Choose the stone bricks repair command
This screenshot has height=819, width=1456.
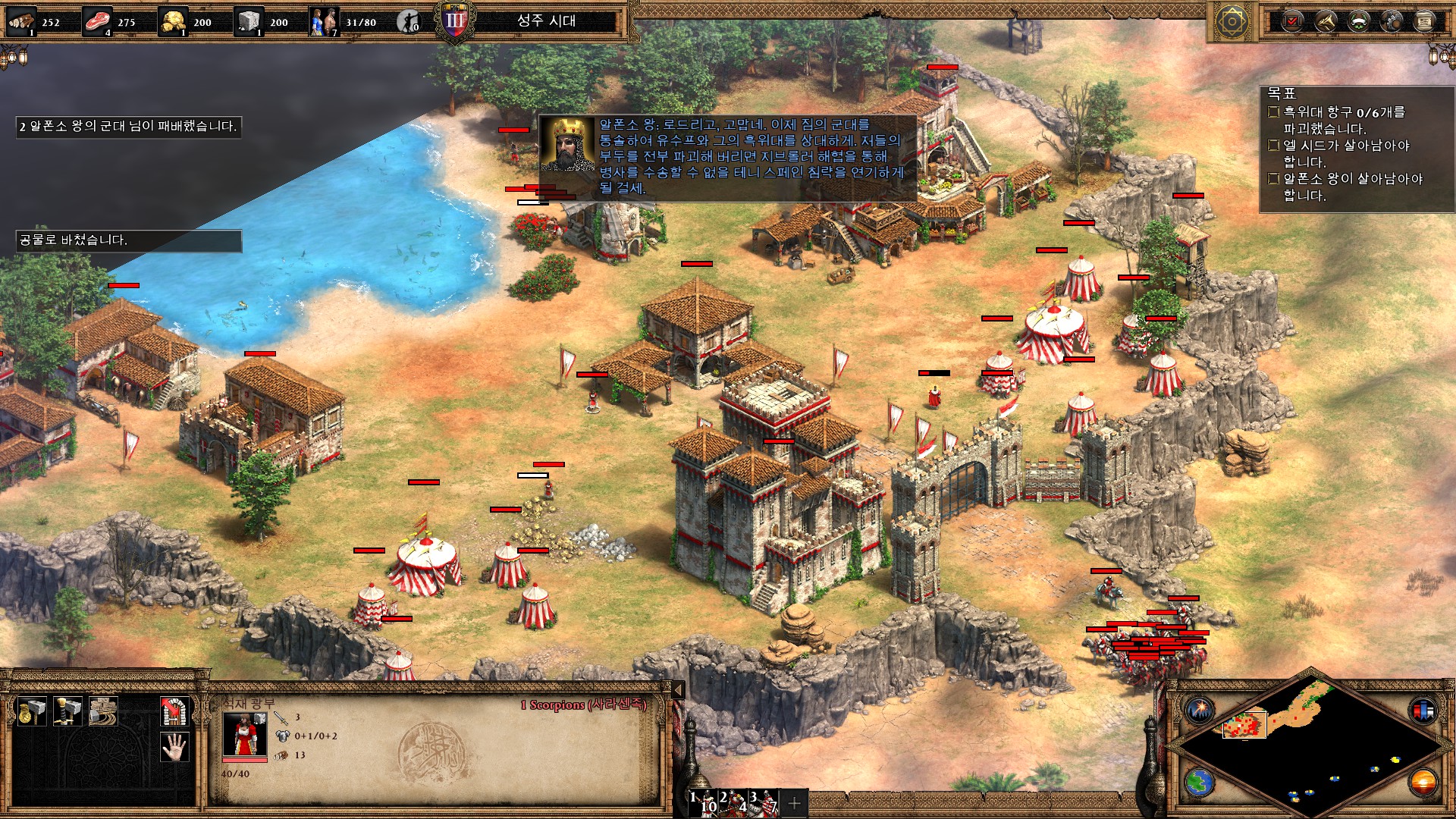pos(103,711)
